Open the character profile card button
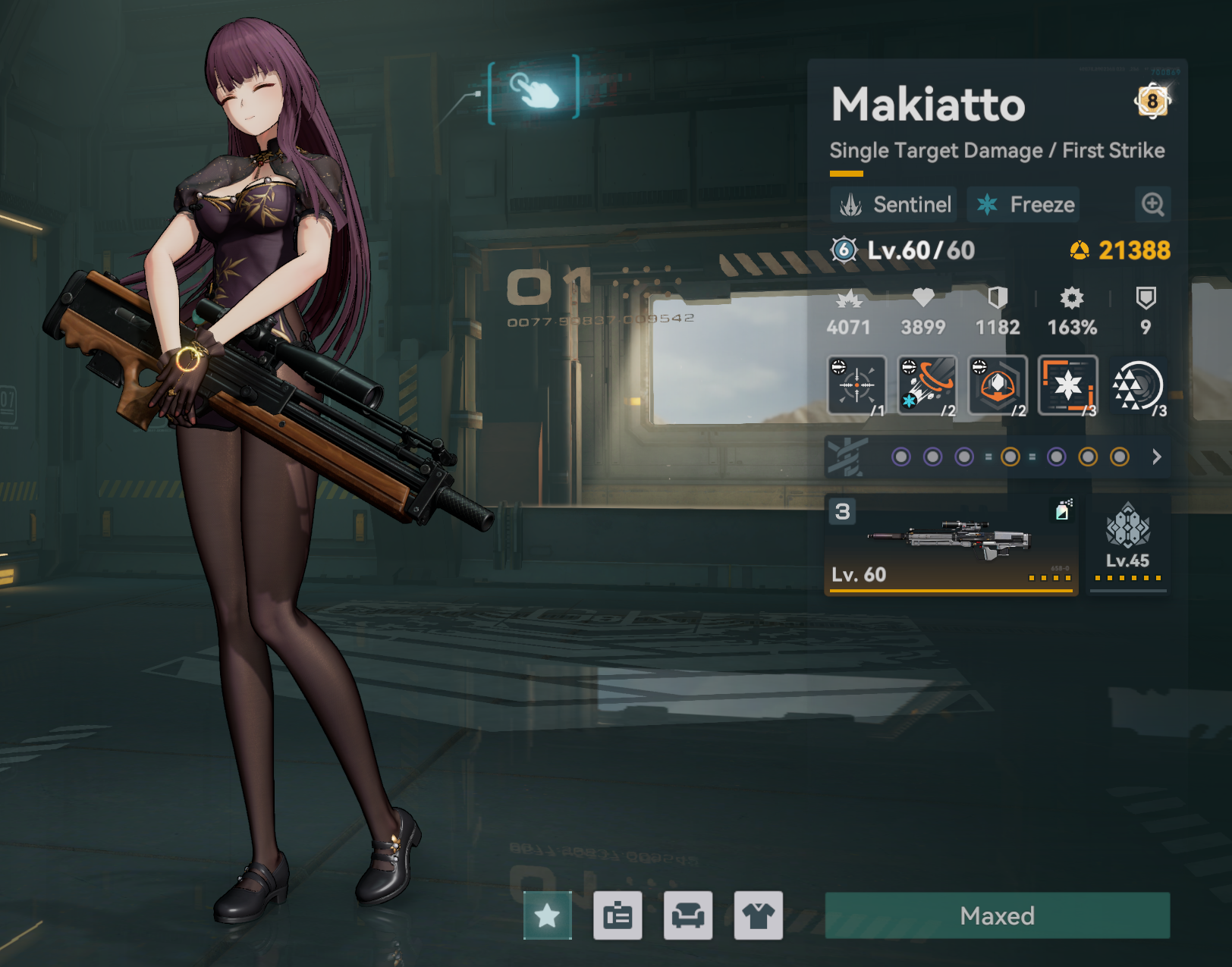Screen dimensions: 1232x967 (x=618, y=916)
